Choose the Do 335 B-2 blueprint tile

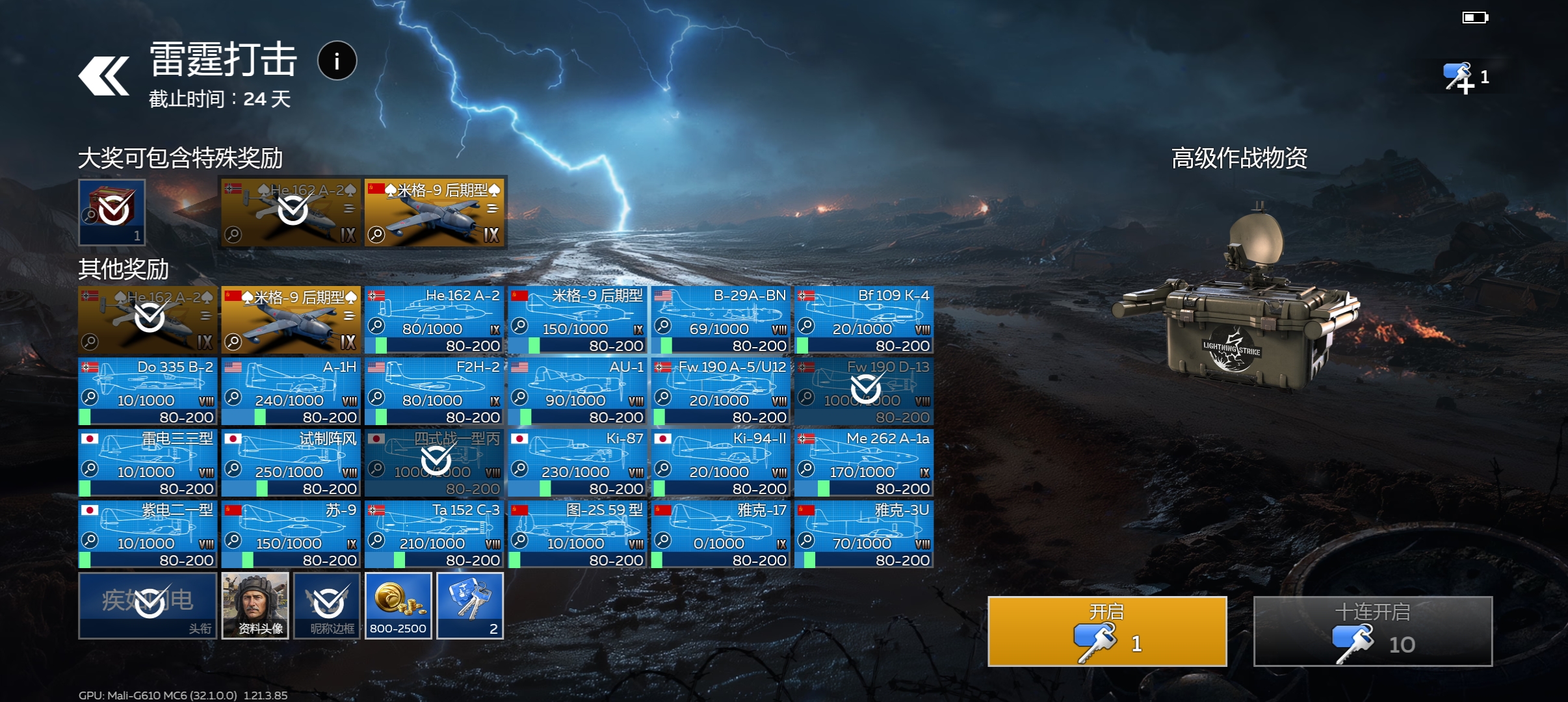pos(148,391)
